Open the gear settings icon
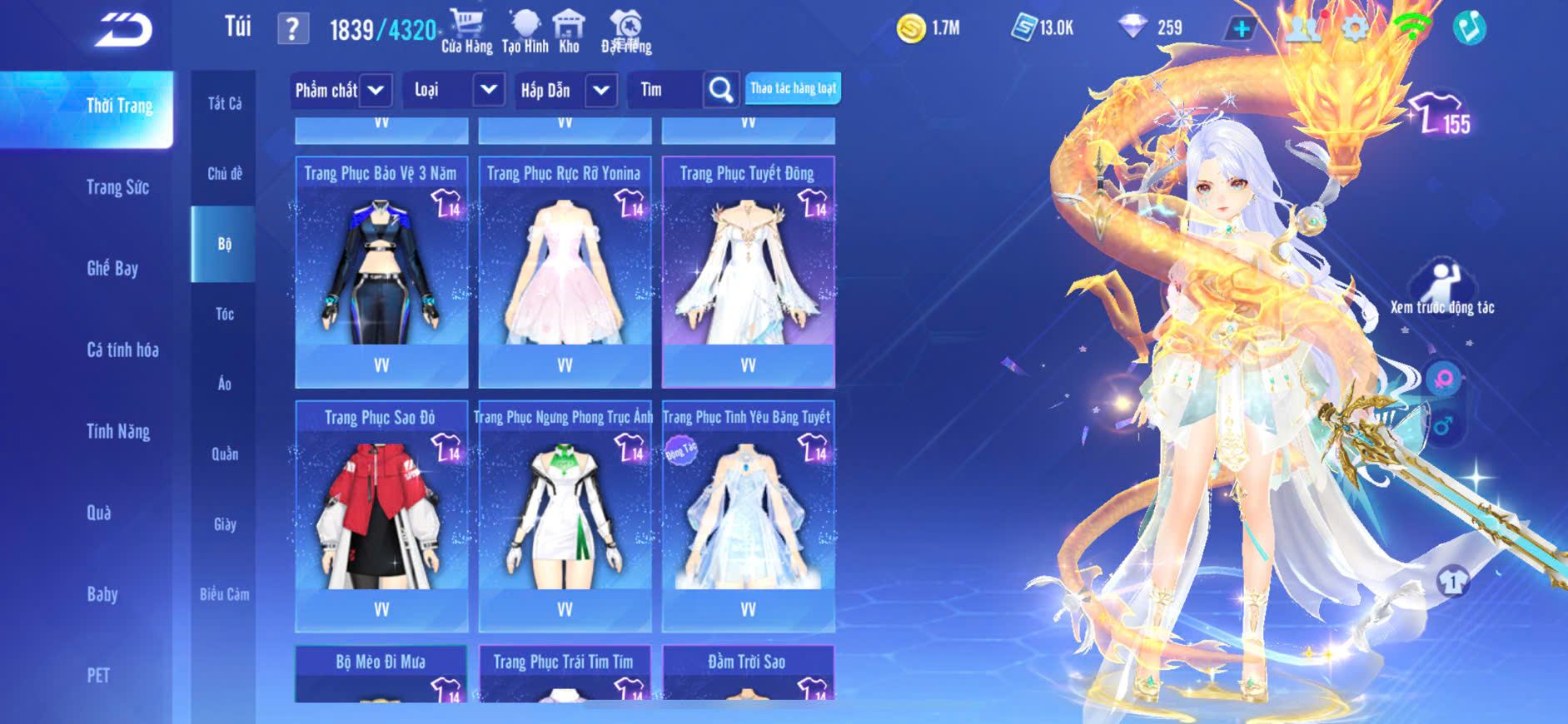The height and width of the screenshot is (724, 1568). click(x=1355, y=29)
